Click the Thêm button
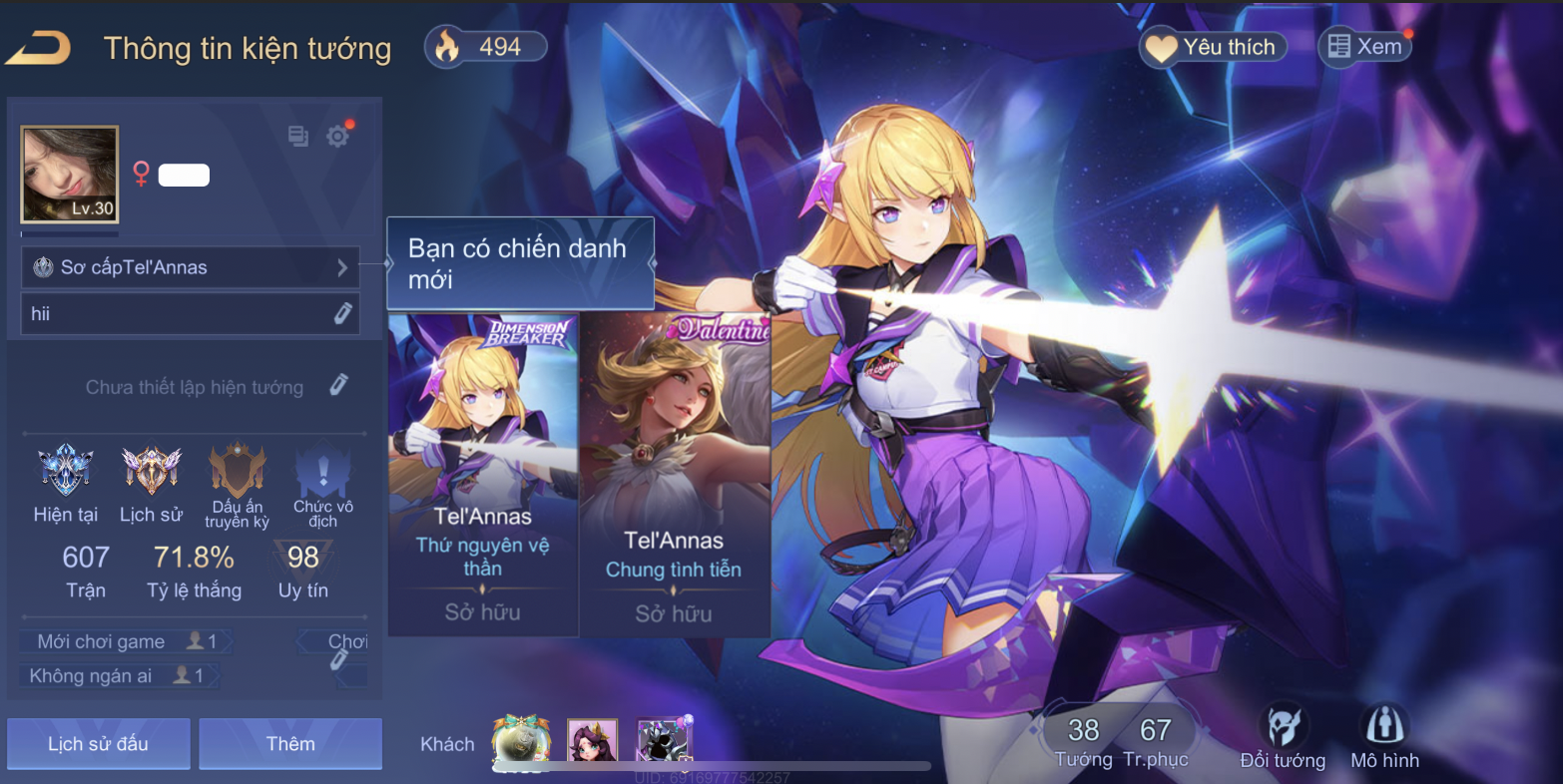Screen dimensions: 1563x784 (x=290, y=744)
